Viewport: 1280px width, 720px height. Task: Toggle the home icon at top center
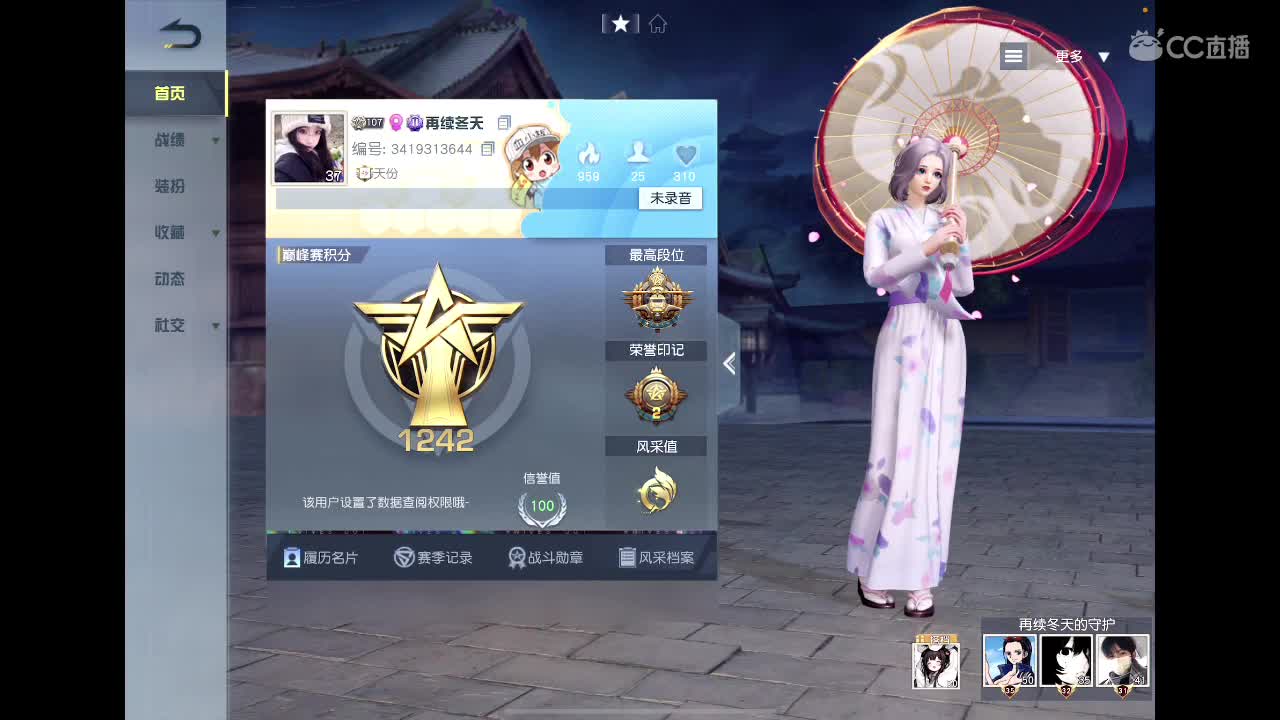pyautogui.click(x=657, y=23)
